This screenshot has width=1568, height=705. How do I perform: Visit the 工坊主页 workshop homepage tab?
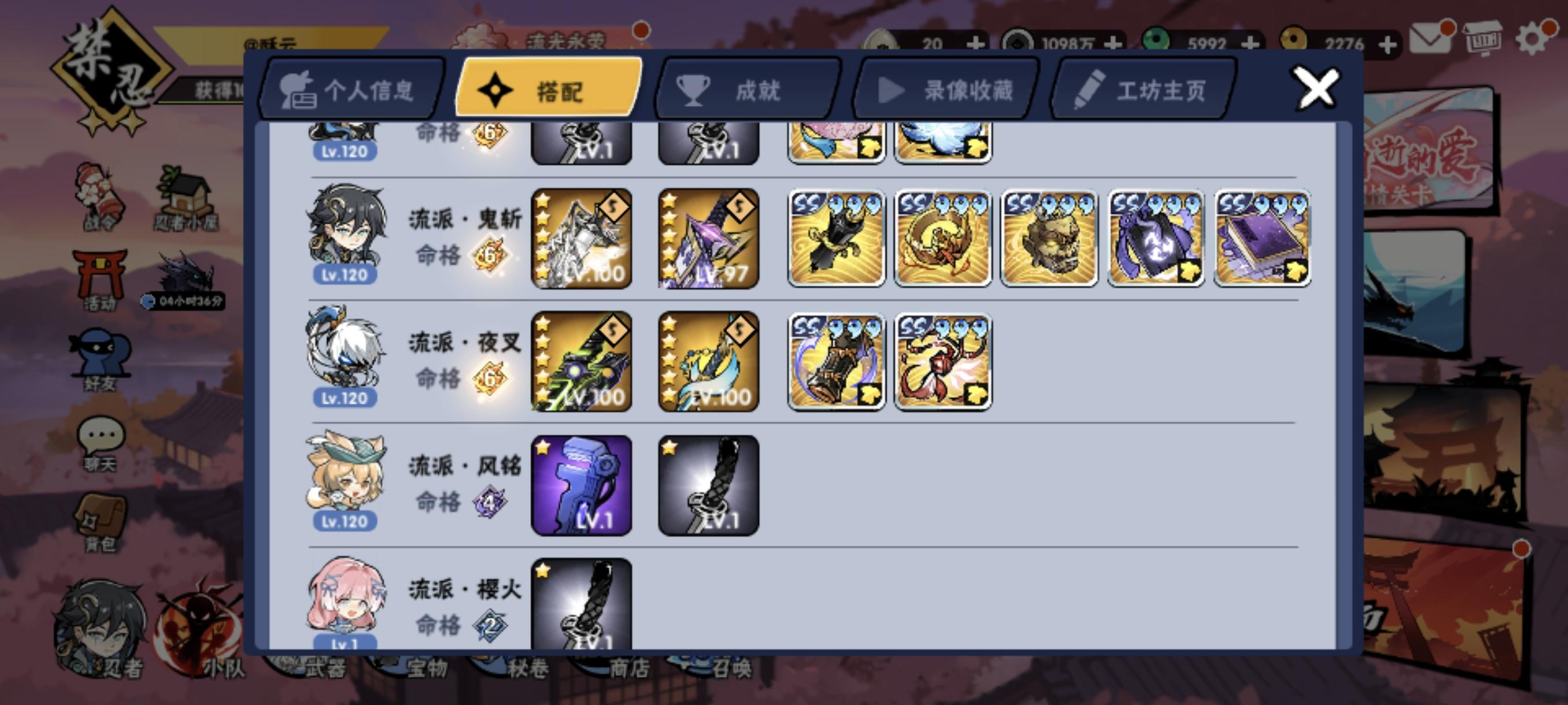coord(1141,90)
